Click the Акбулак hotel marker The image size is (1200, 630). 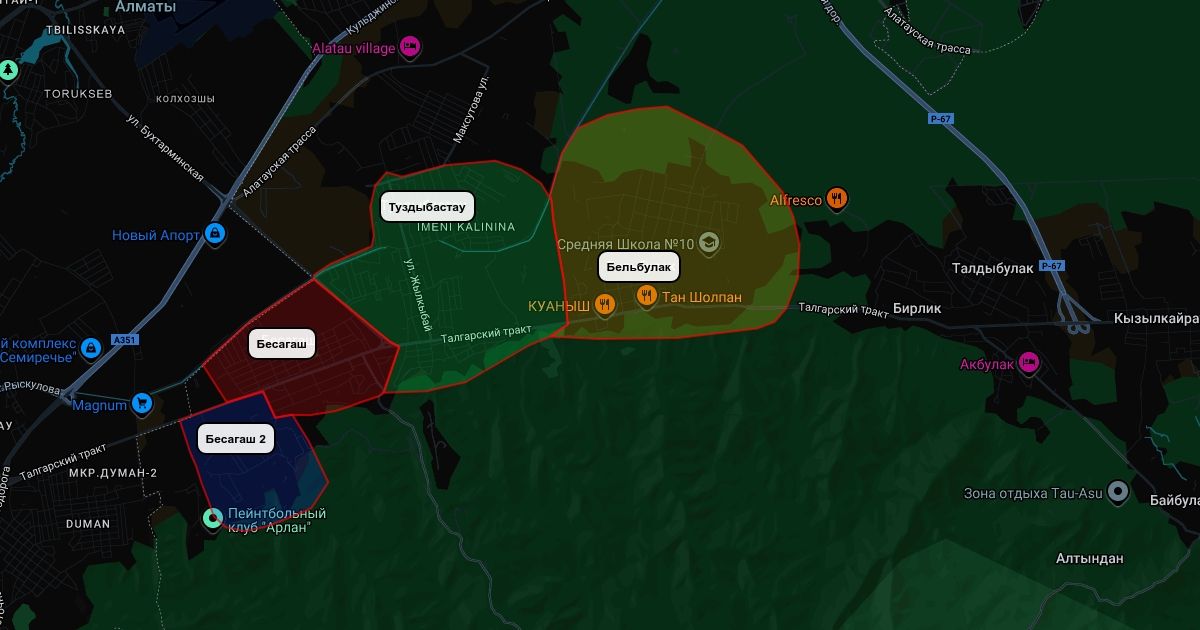click(1029, 363)
